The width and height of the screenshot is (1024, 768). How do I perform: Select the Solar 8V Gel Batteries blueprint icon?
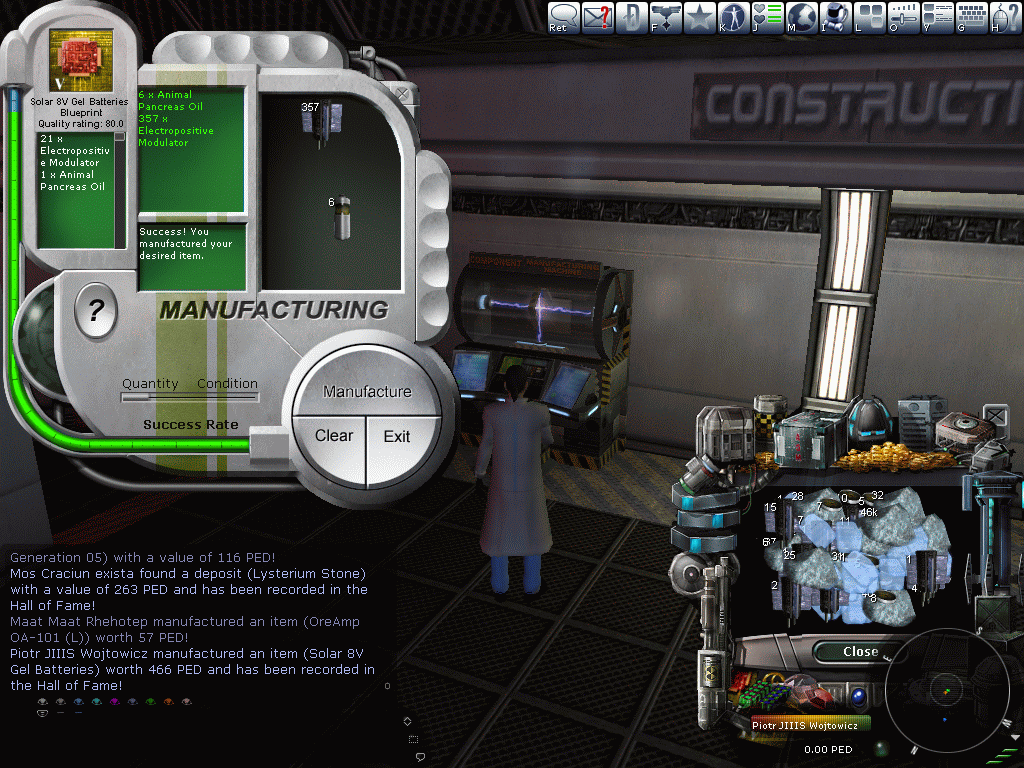(x=81, y=61)
